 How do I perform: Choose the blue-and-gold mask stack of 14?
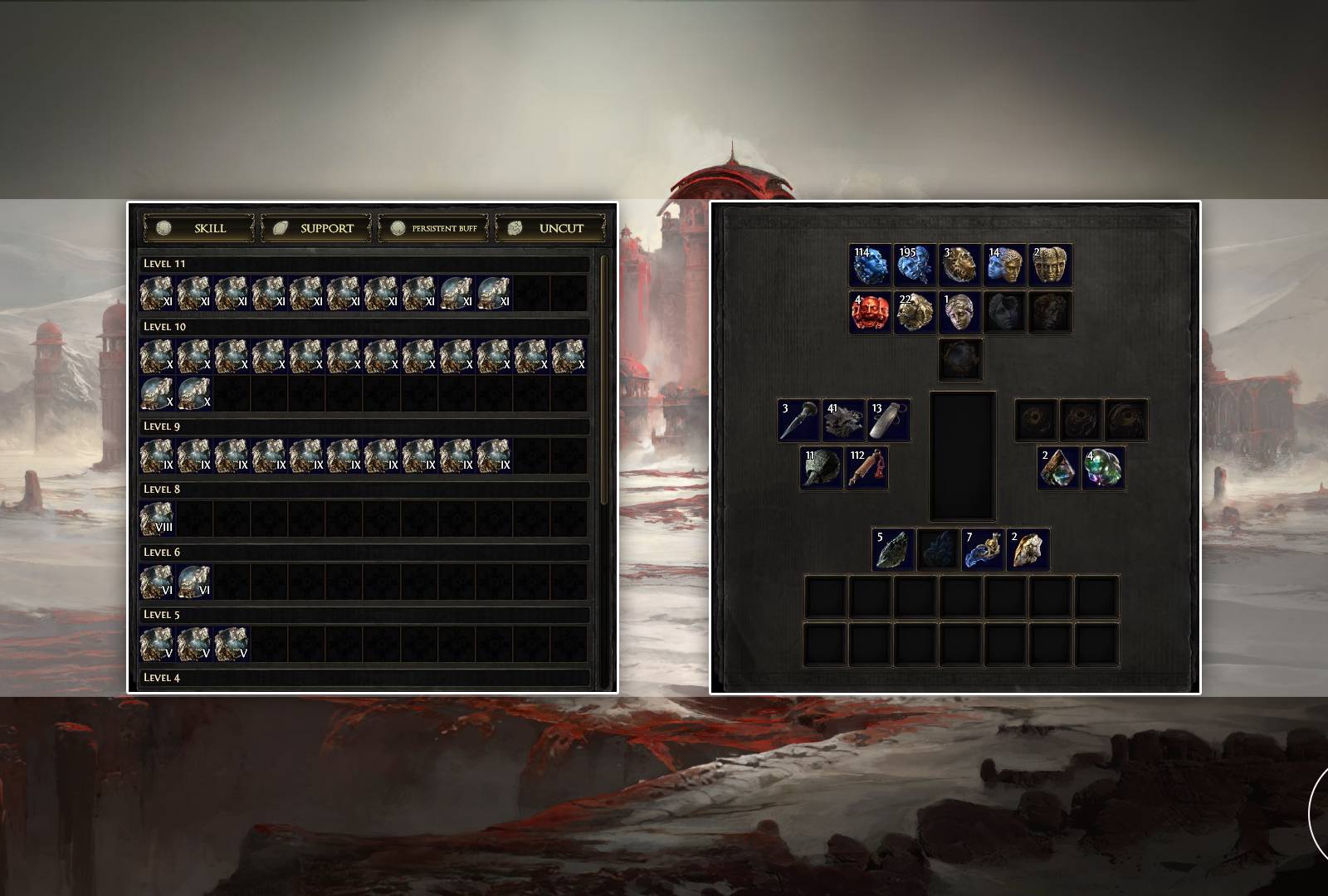[1004, 265]
